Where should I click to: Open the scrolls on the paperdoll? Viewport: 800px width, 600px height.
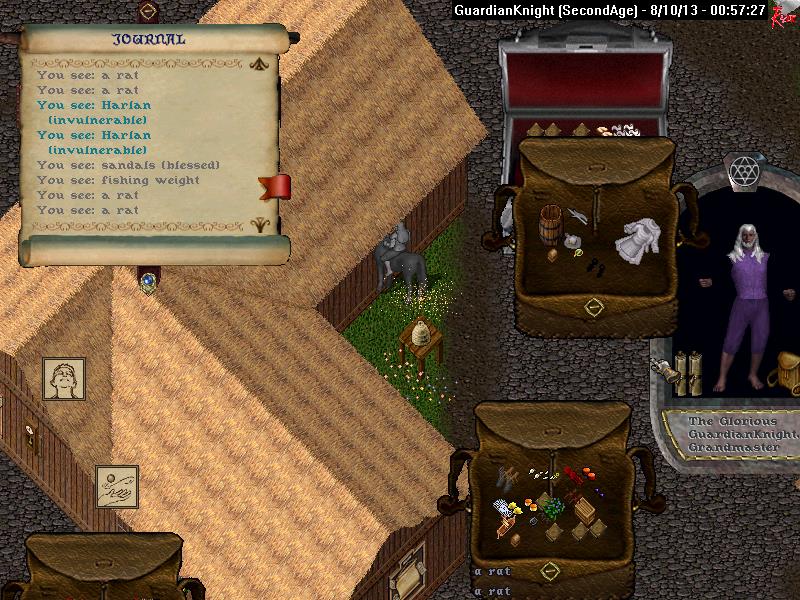tap(688, 370)
